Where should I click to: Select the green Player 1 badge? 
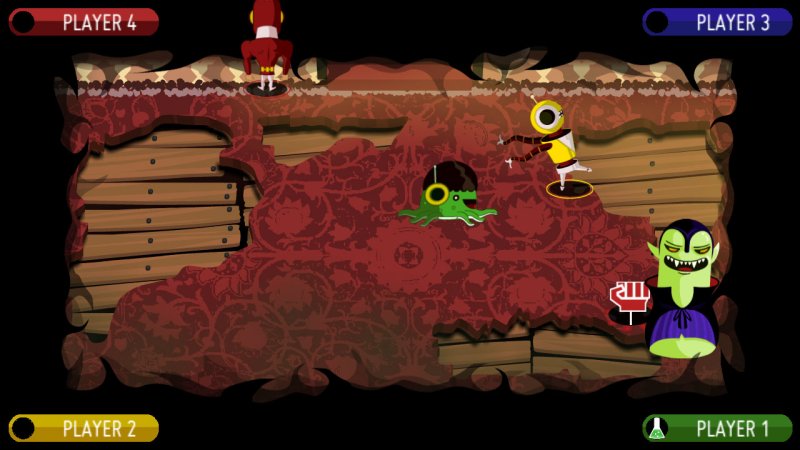point(717,428)
